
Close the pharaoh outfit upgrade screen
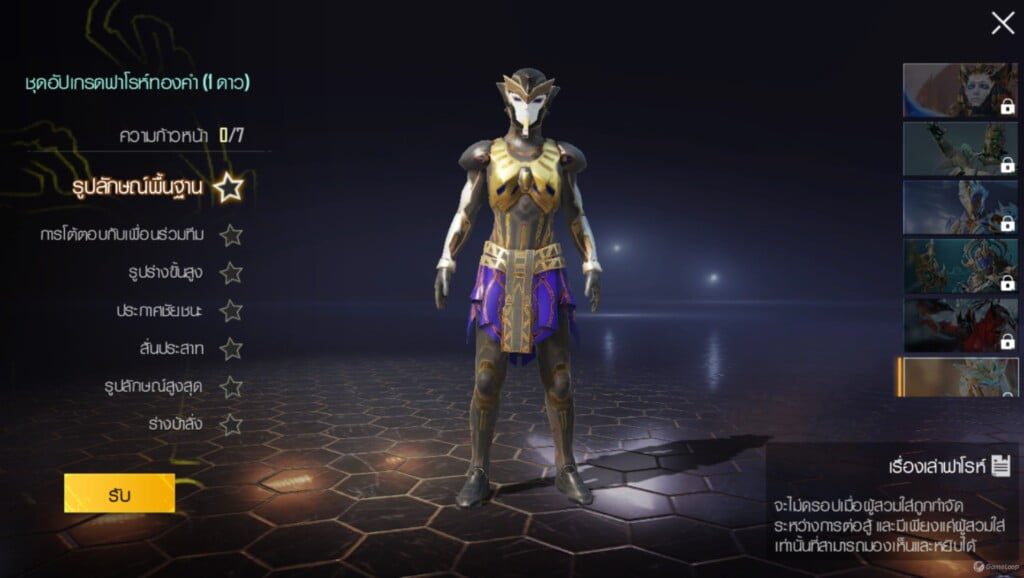[1002, 23]
